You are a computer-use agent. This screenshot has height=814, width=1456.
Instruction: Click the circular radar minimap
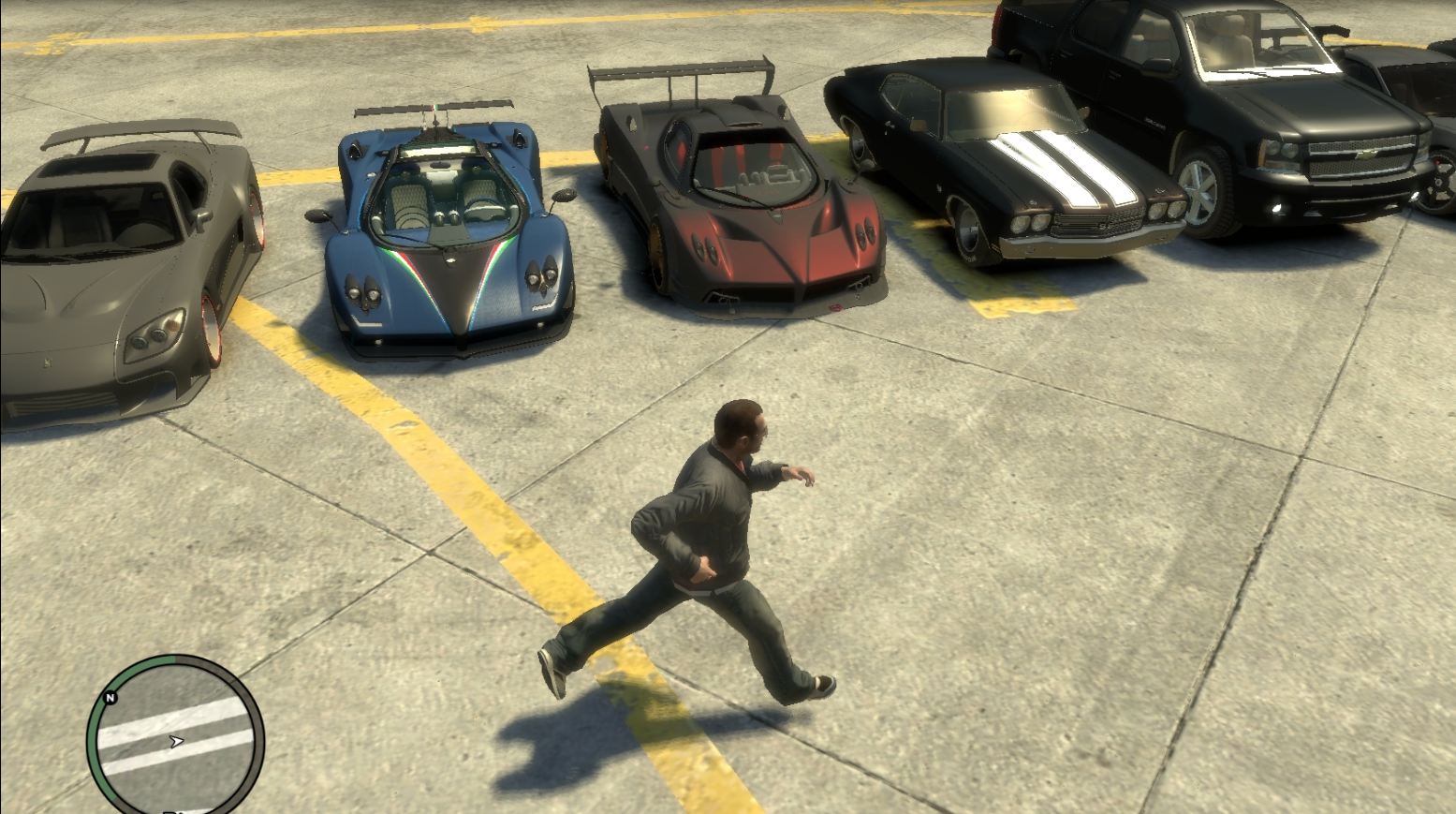pyautogui.click(x=175, y=737)
